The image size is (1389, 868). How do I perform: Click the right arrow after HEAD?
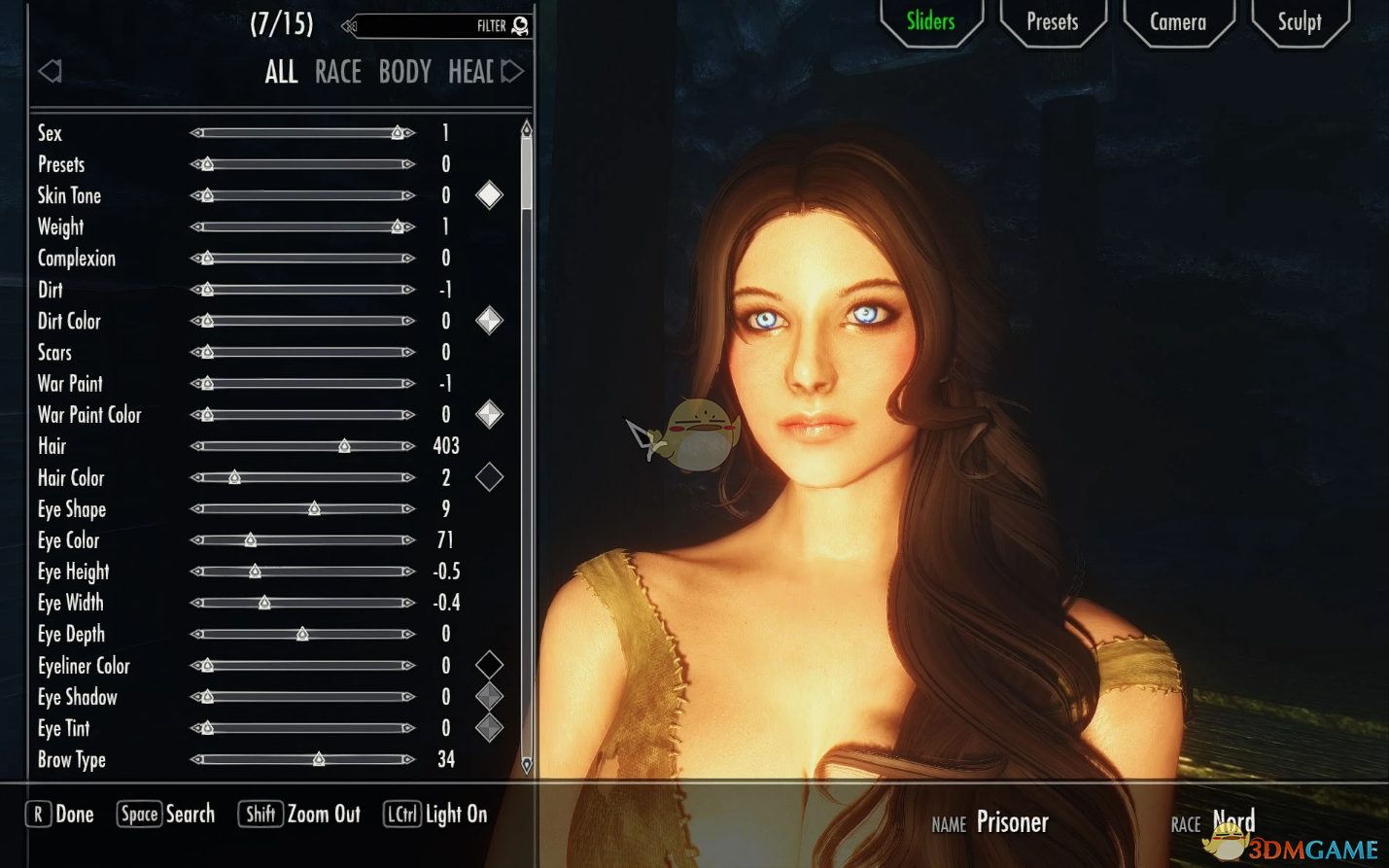(x=514, y=71)
